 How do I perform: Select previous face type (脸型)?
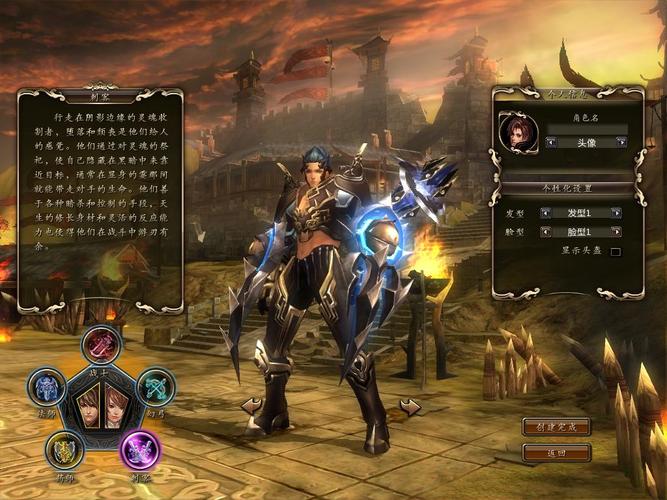(546, 231)
